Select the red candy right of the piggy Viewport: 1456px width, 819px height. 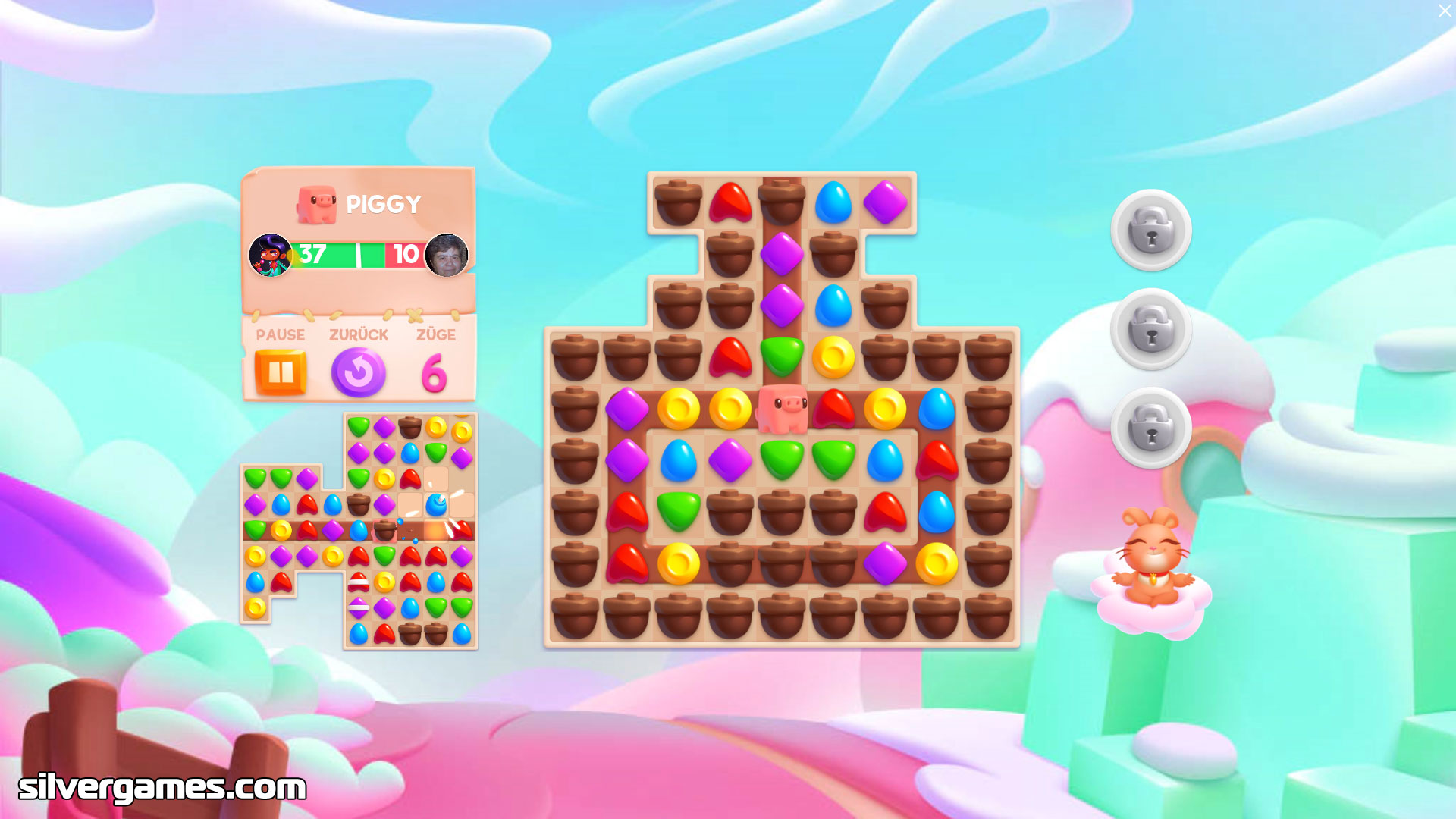click(833, 408)
